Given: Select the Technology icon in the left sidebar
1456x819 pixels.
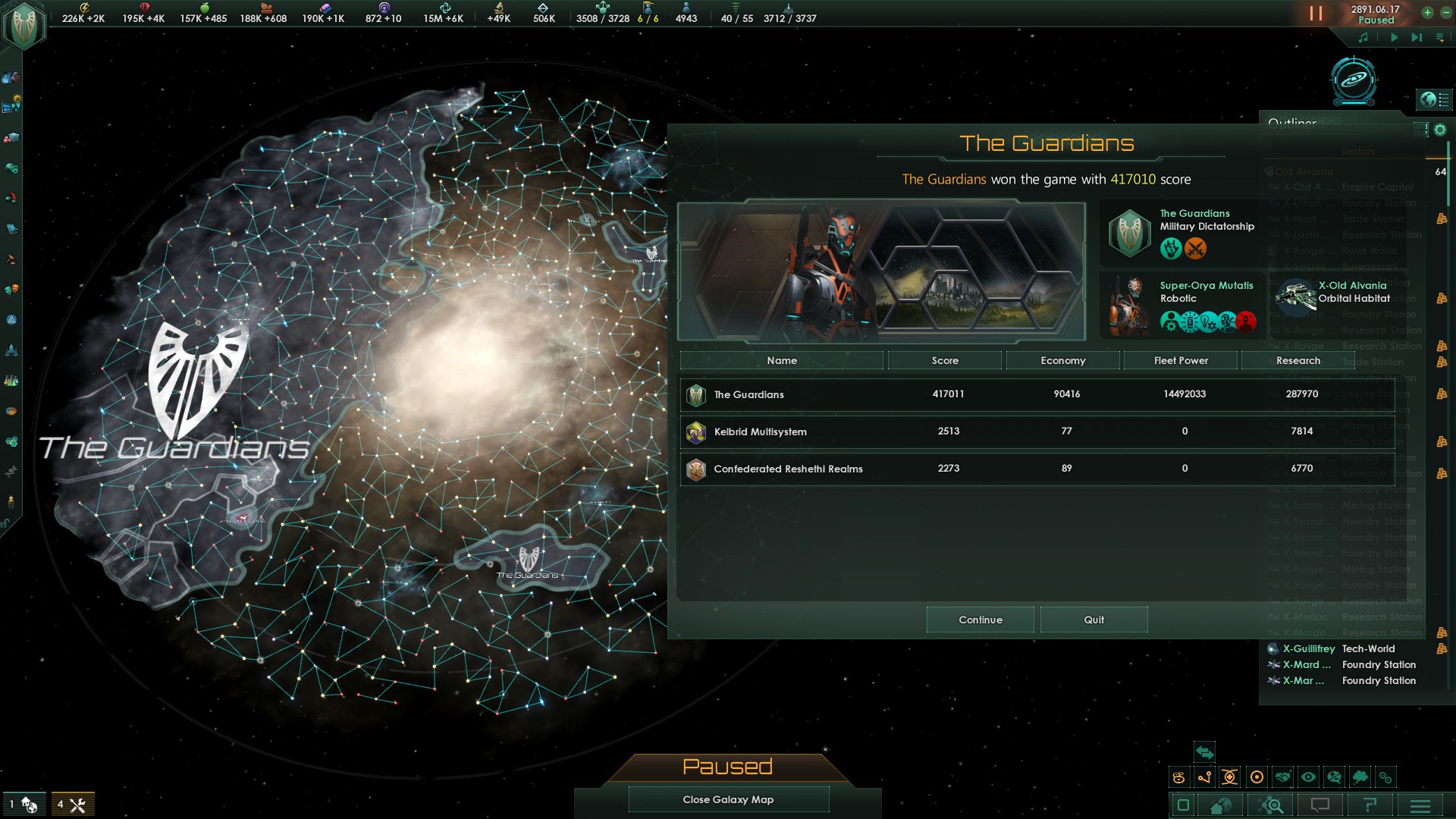Looking at the screenshot, I should pos(10,380).
